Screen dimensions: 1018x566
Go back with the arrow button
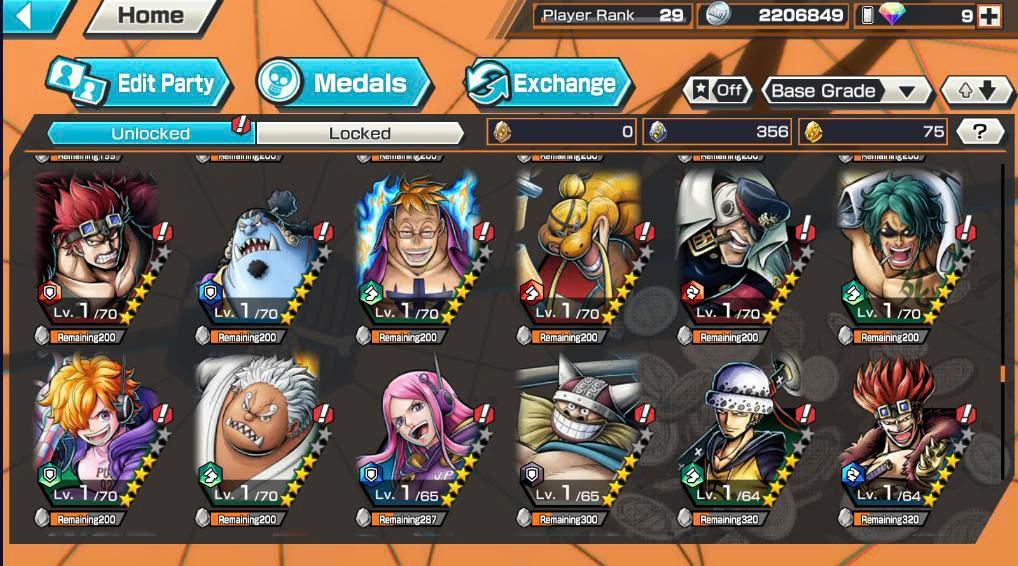coord(26,15)
